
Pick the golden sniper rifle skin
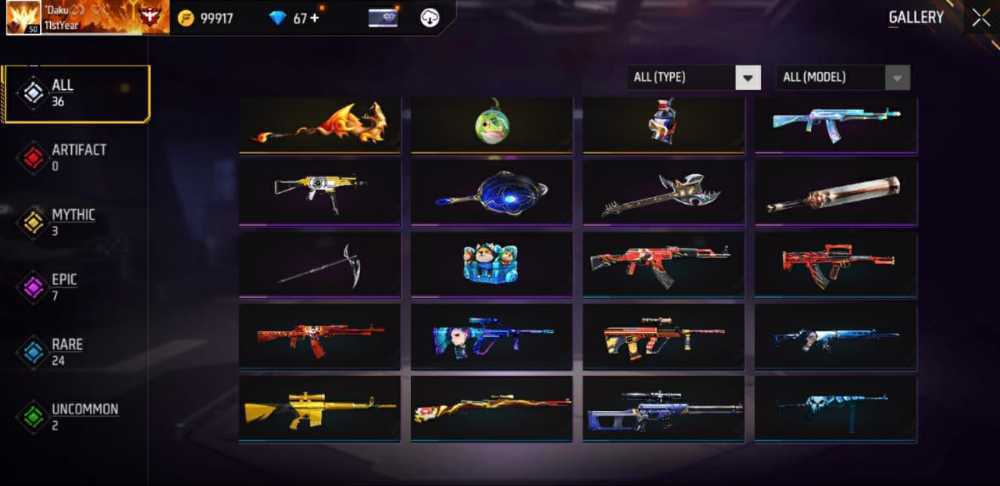point(320,408)
